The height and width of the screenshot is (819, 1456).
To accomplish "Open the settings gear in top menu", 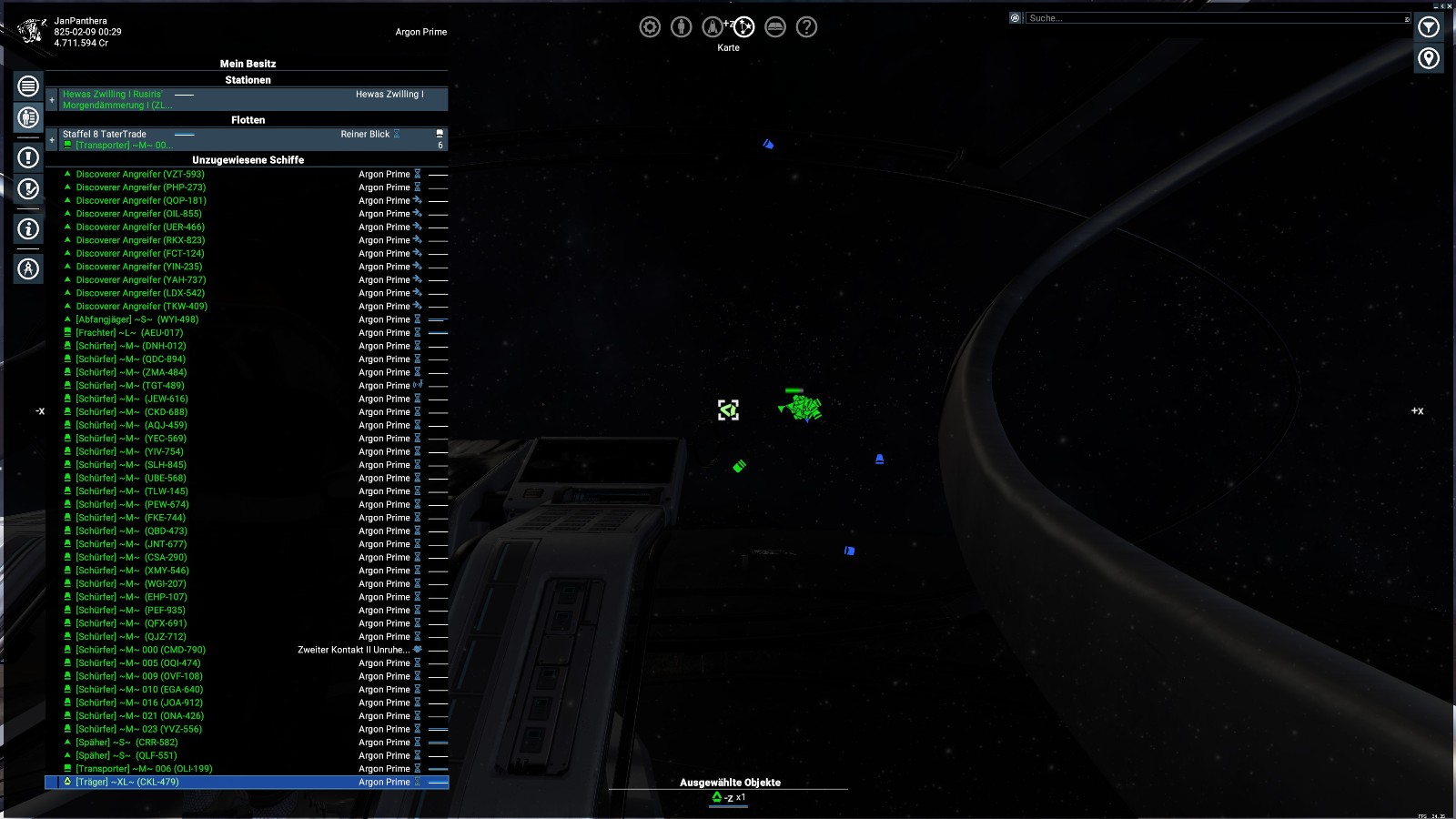I will coord(650,27).
